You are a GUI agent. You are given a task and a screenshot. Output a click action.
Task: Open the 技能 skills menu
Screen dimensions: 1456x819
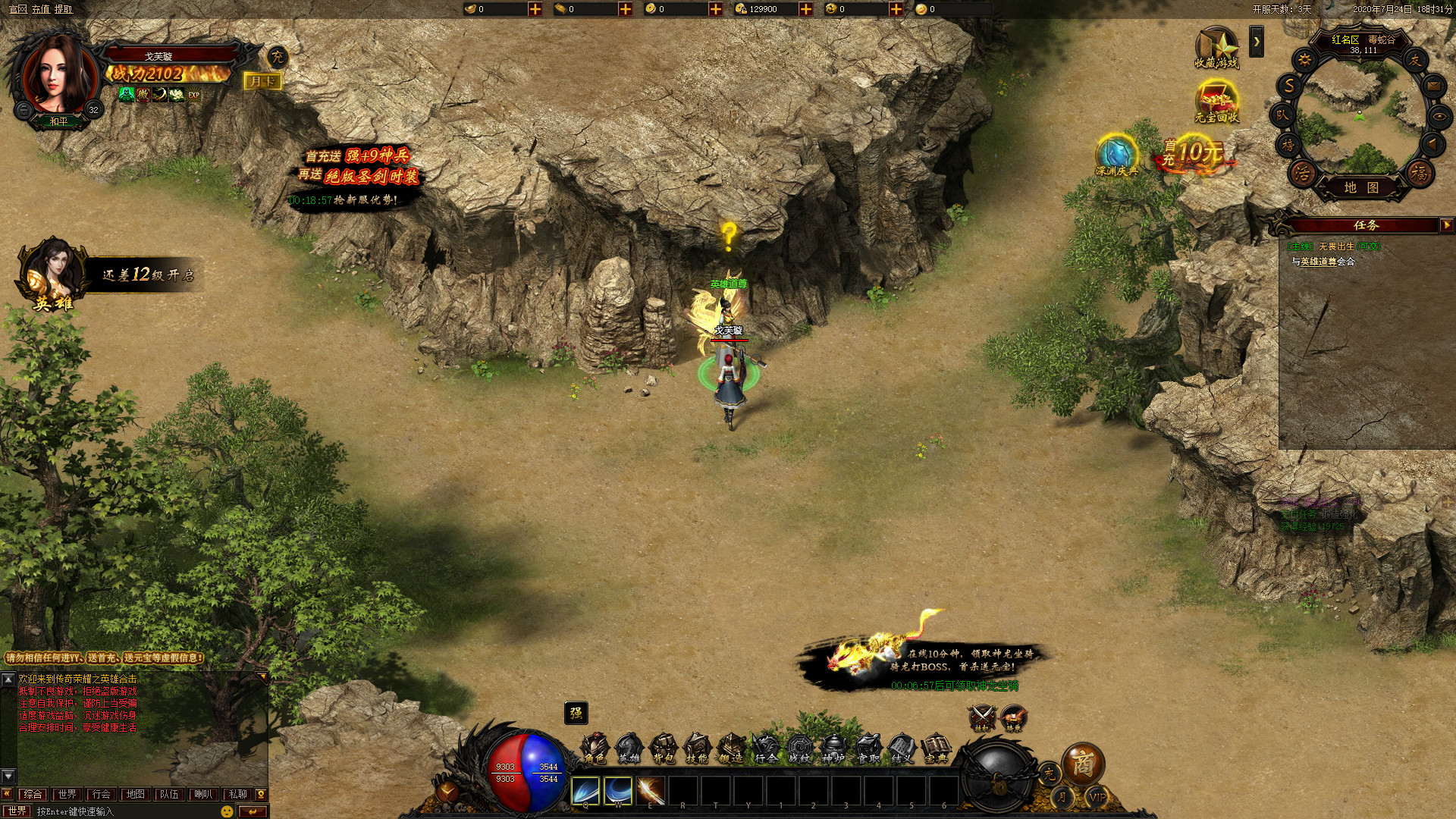point(697,748)
